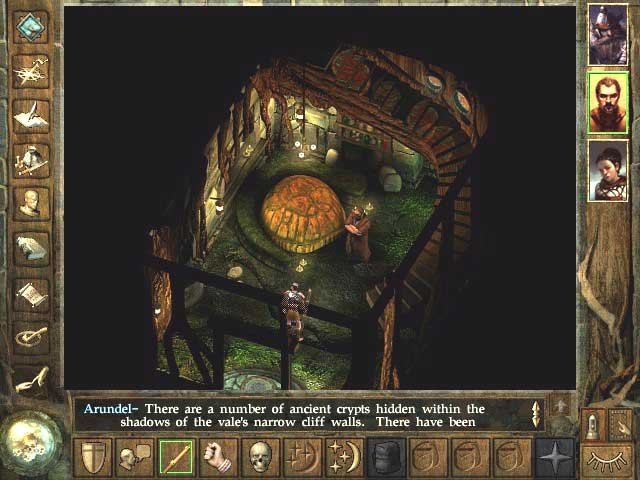This screenshot has width=640, height=480.
Task: Open the character record with the head icon
Action: coord(31,204)
